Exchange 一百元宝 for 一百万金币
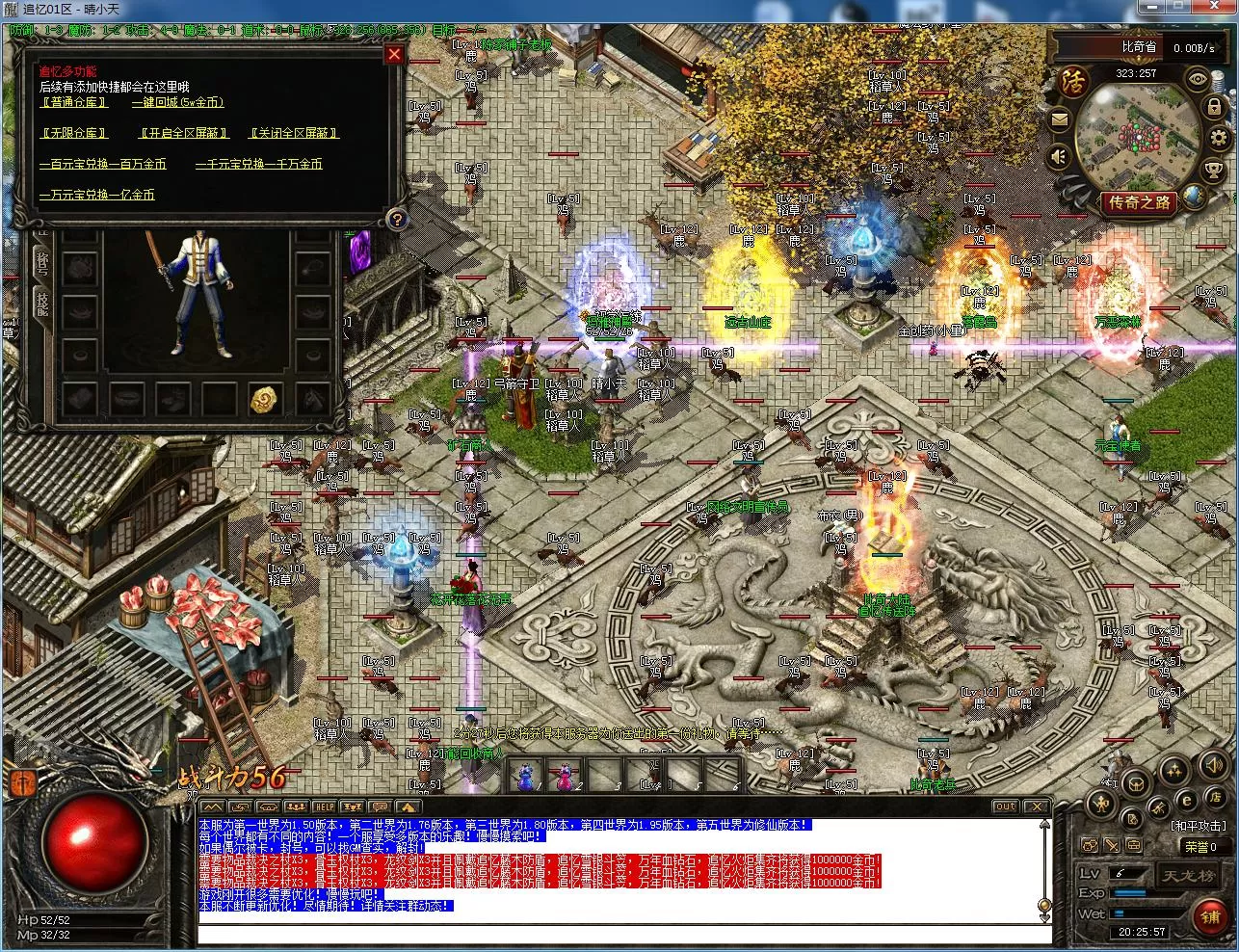Screen dimensions: 1239x952 102,164
